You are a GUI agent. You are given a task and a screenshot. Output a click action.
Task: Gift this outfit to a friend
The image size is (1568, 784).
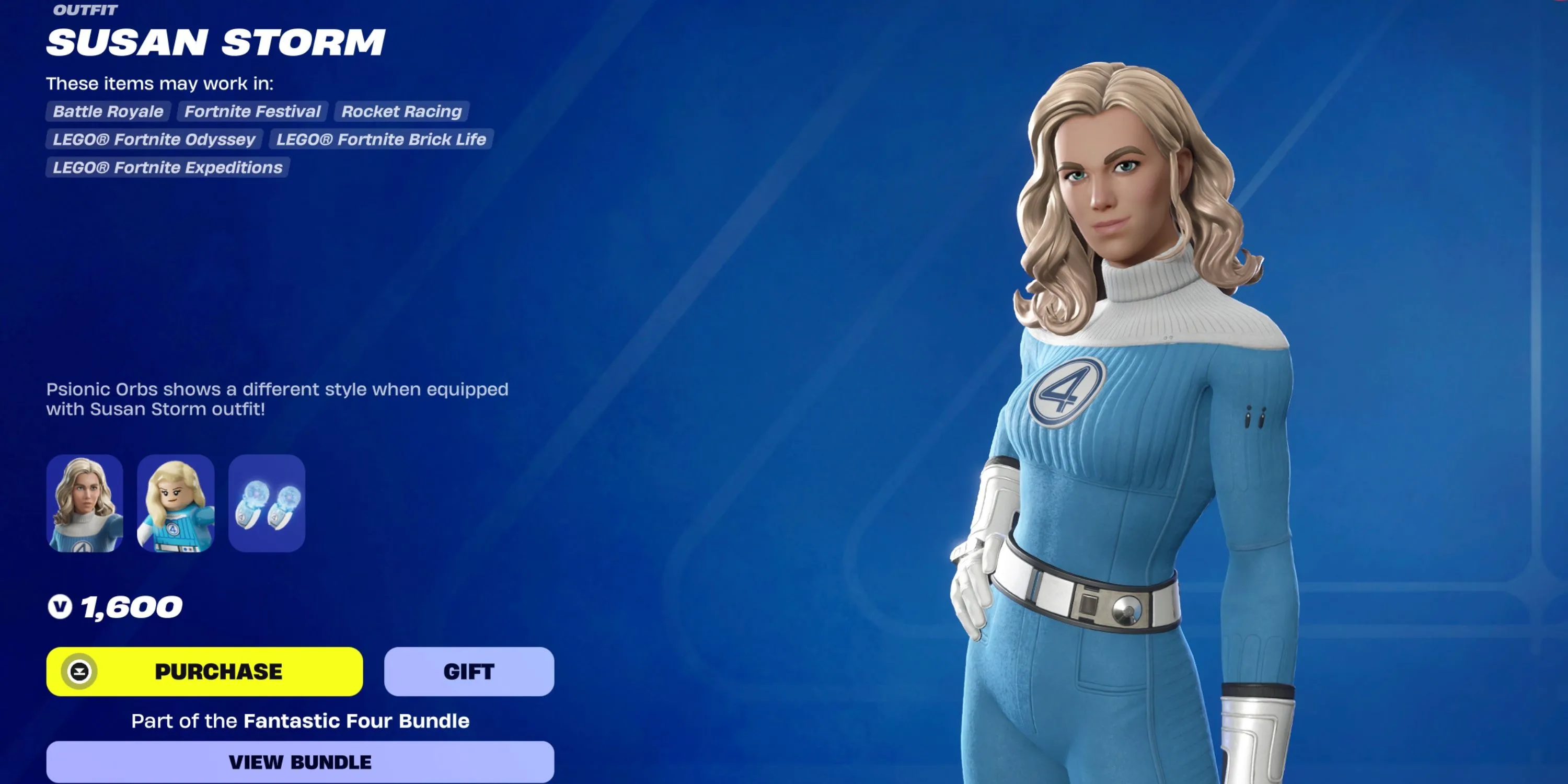469,672
